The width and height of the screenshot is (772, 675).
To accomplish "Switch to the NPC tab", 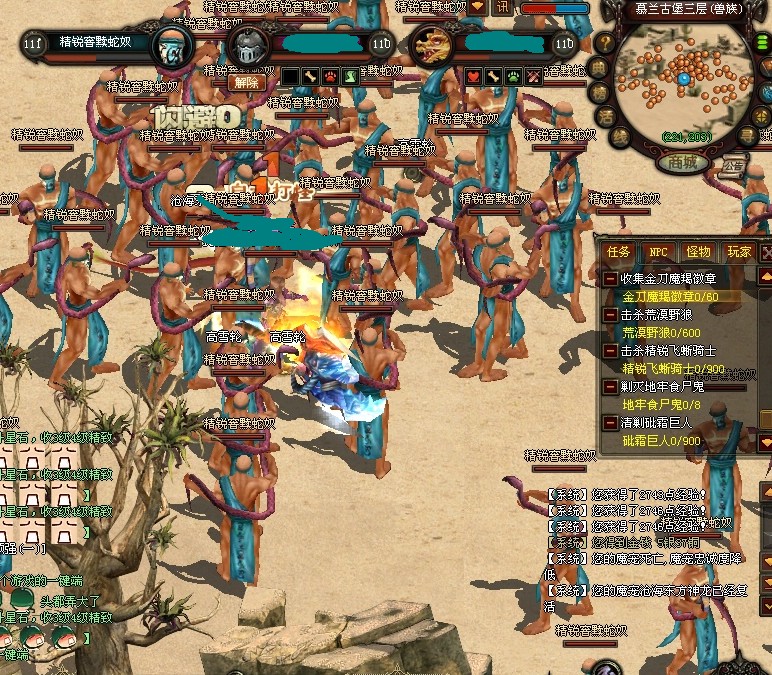I will pyautogui.click(x=657, y=252).
